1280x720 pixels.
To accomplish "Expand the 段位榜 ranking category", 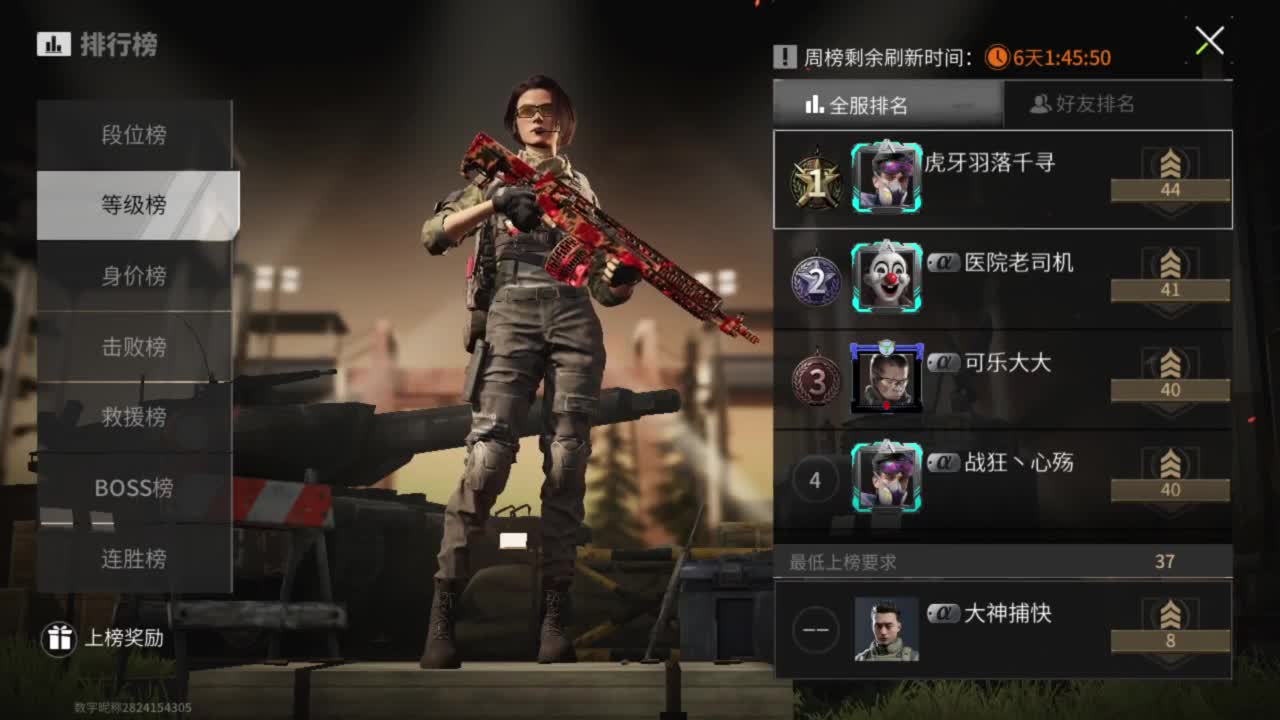I will coord(137,134).
